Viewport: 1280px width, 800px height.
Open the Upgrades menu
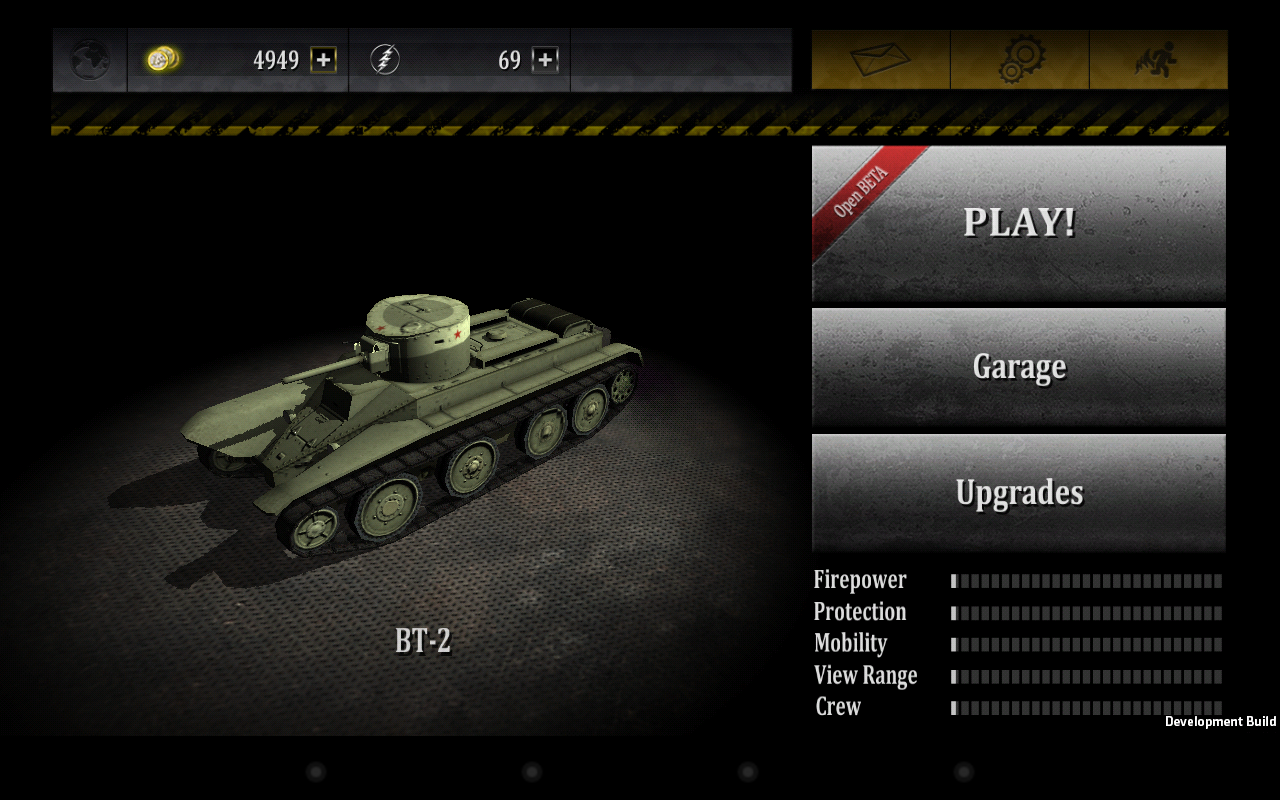pos(1018,492)
